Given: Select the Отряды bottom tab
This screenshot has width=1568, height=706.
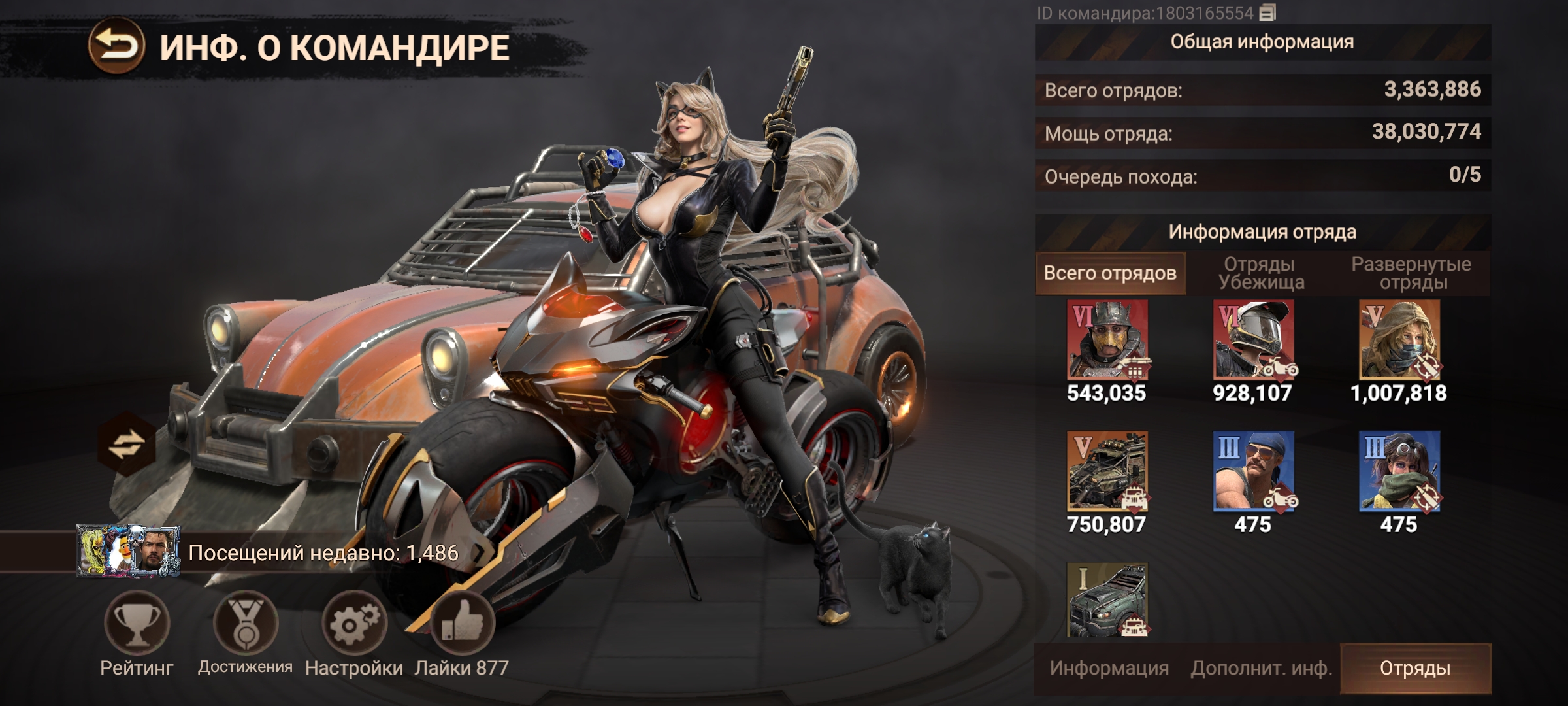Looking at the screenshot, I should tap(1415, 668).
